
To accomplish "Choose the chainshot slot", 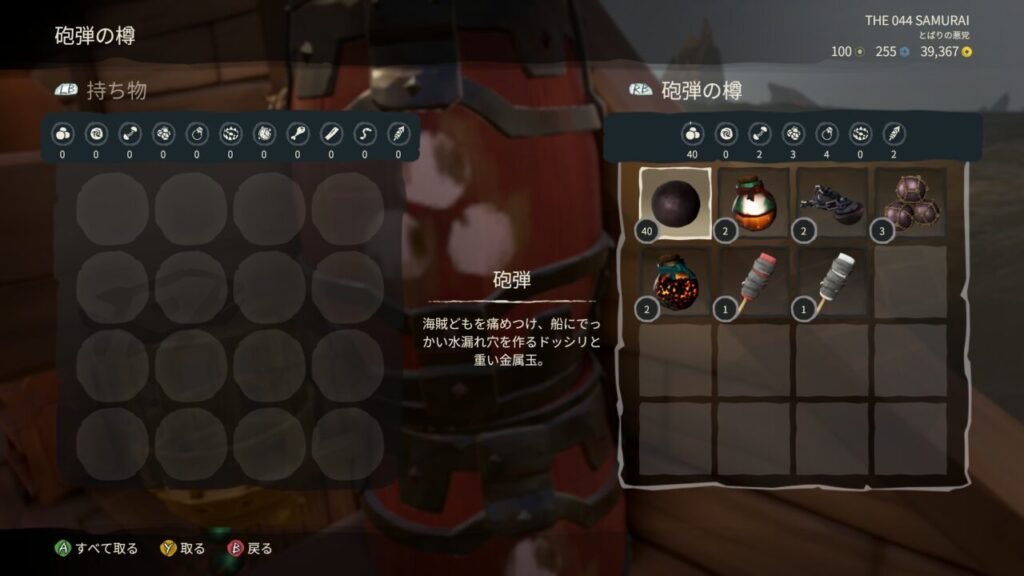I will click(x=833, y=203).
